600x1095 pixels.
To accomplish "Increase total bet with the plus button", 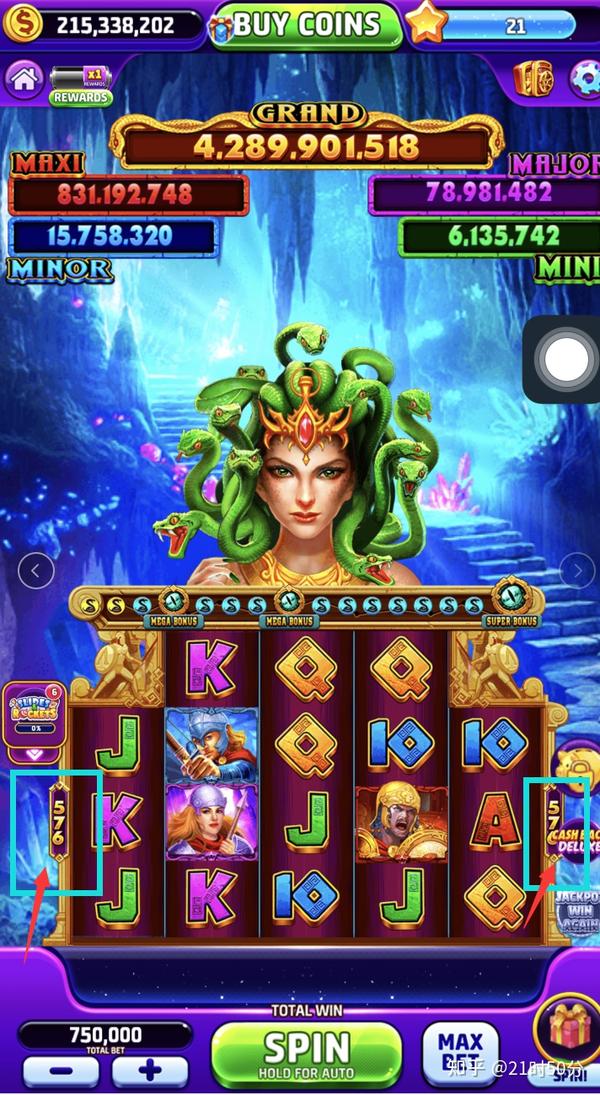I will point(150,1072).
